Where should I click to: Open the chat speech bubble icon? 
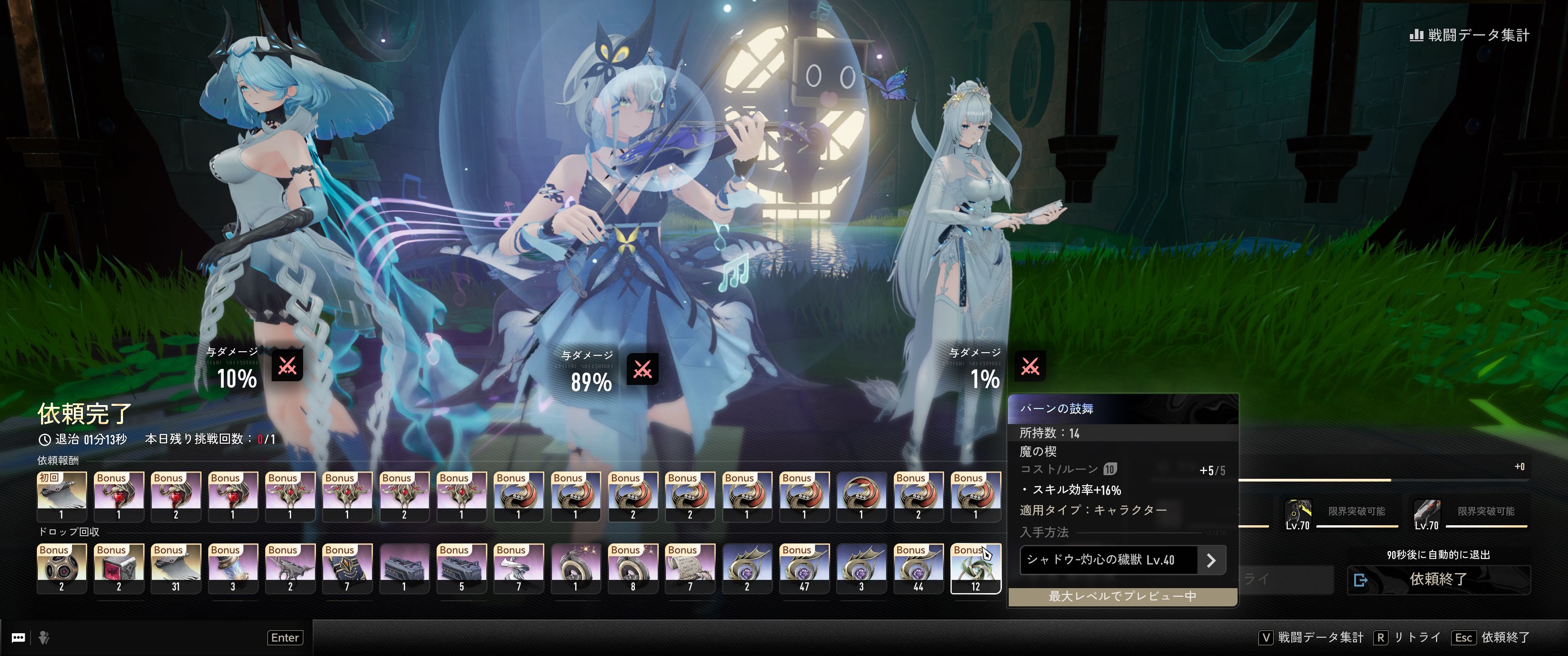coord(18,637)
